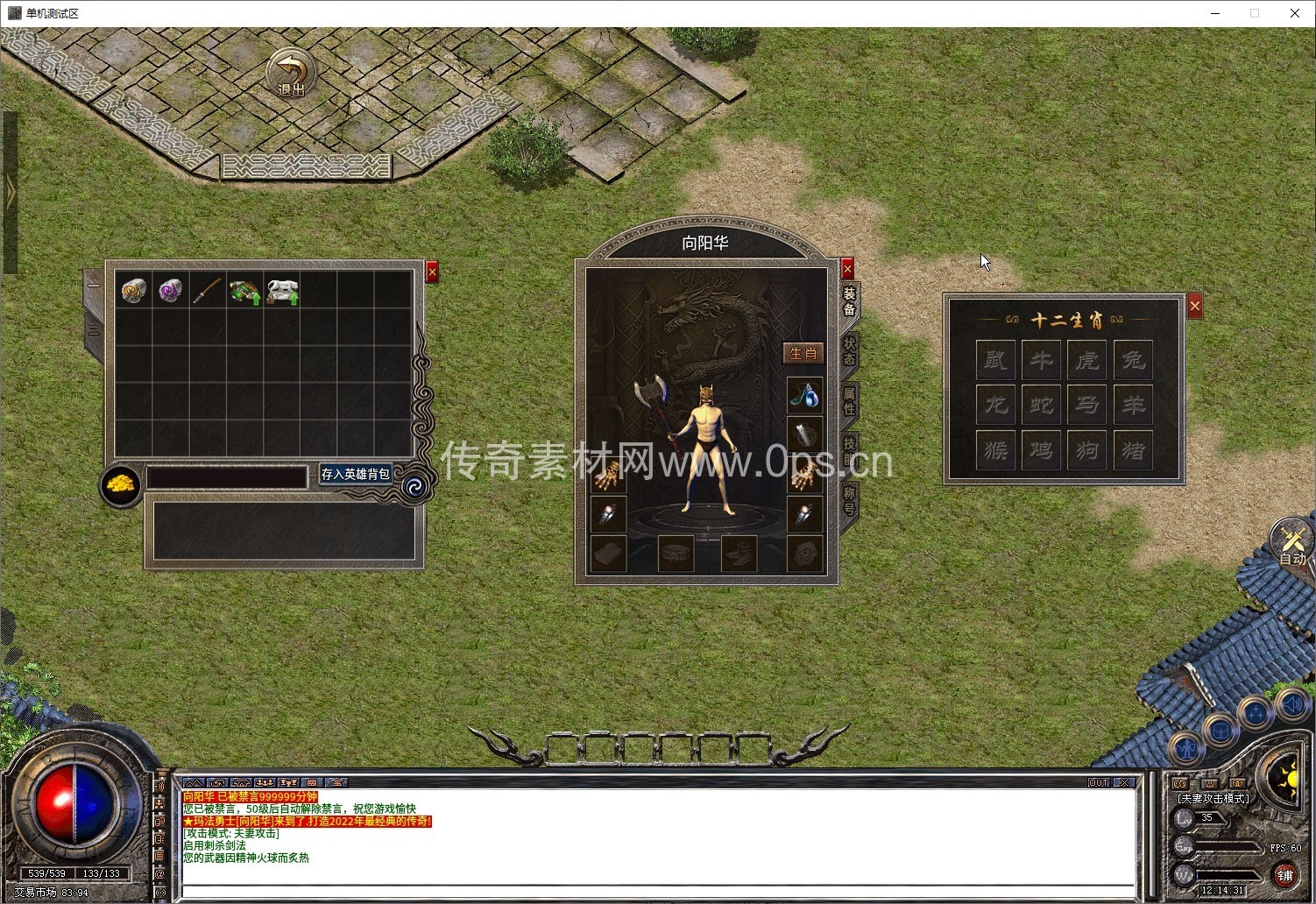Select the blue potion equipment slot

[804, 396]
